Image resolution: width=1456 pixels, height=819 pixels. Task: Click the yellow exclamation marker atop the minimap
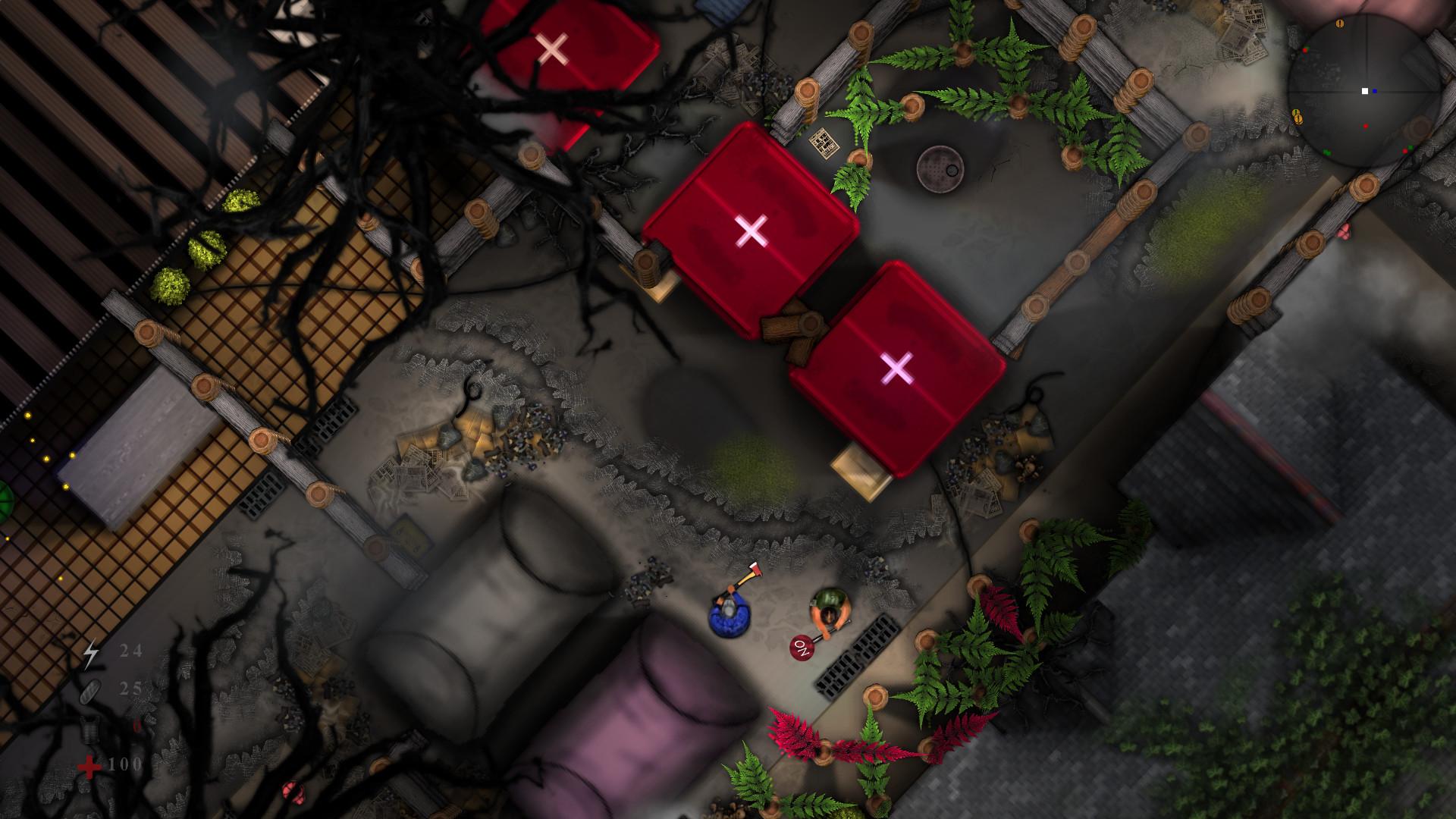coord(1339,24)
